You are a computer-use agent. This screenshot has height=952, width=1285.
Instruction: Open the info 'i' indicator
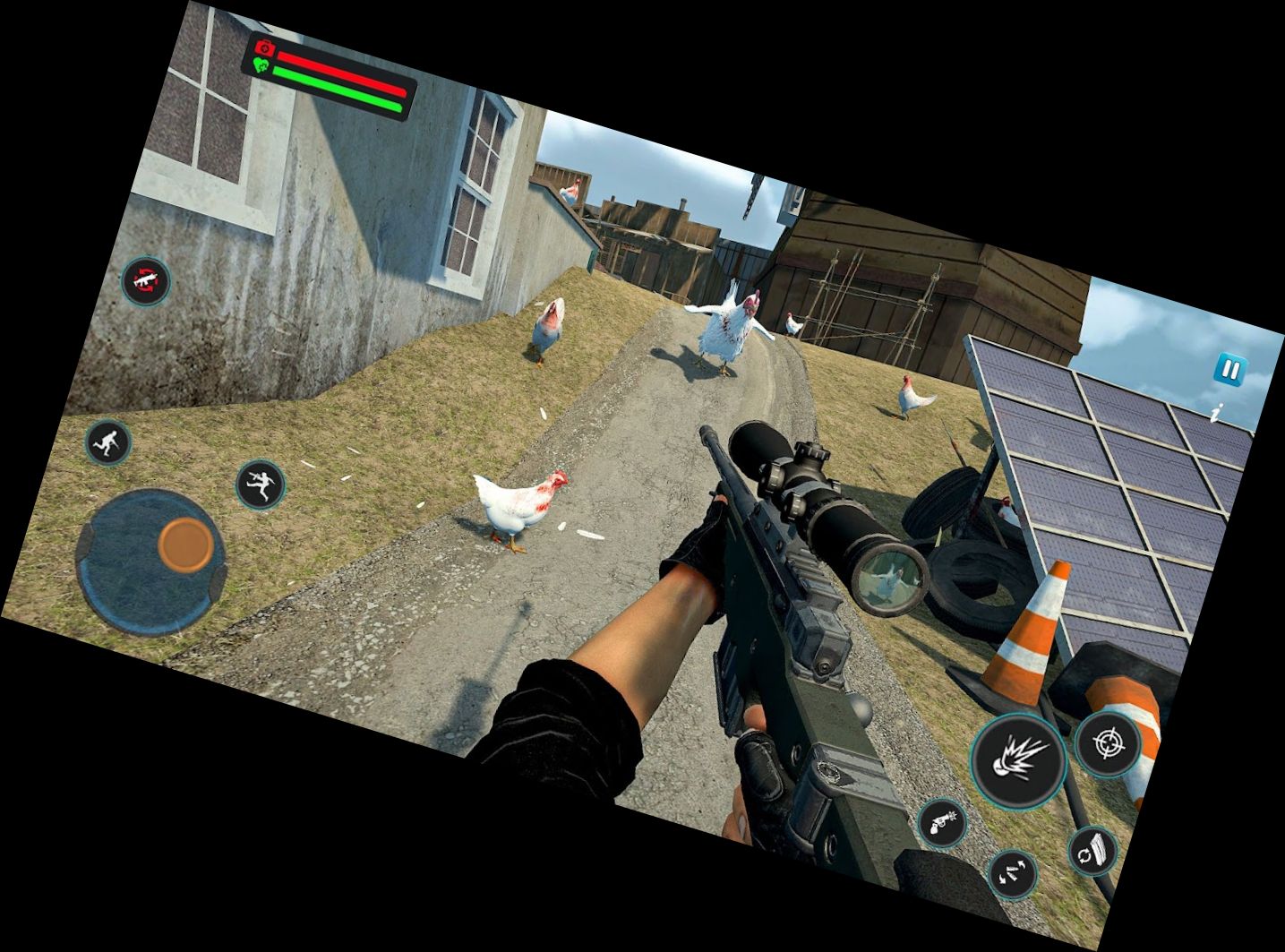[1216, 411]
